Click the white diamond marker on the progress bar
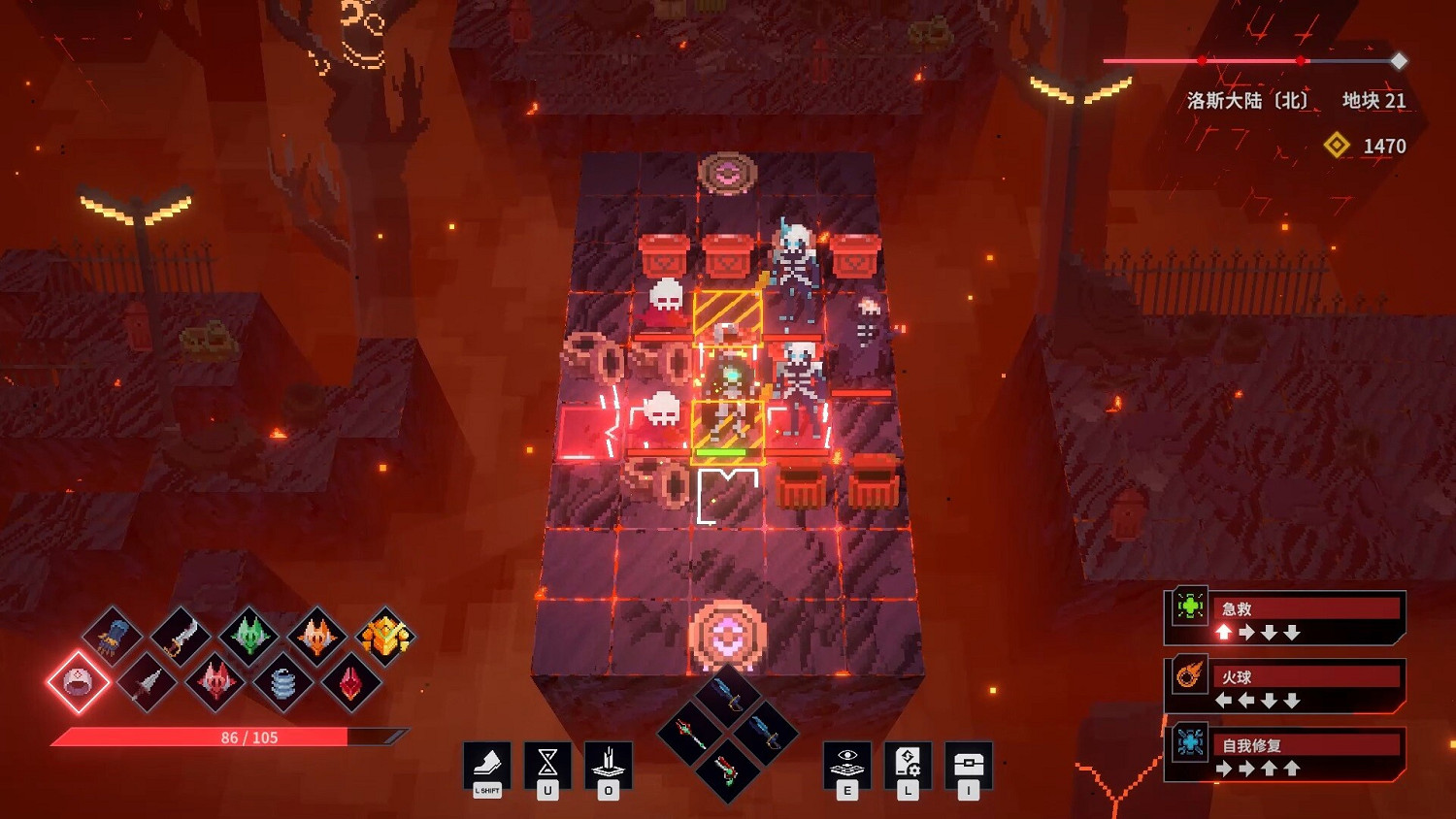 click(x=1399, y=60)
